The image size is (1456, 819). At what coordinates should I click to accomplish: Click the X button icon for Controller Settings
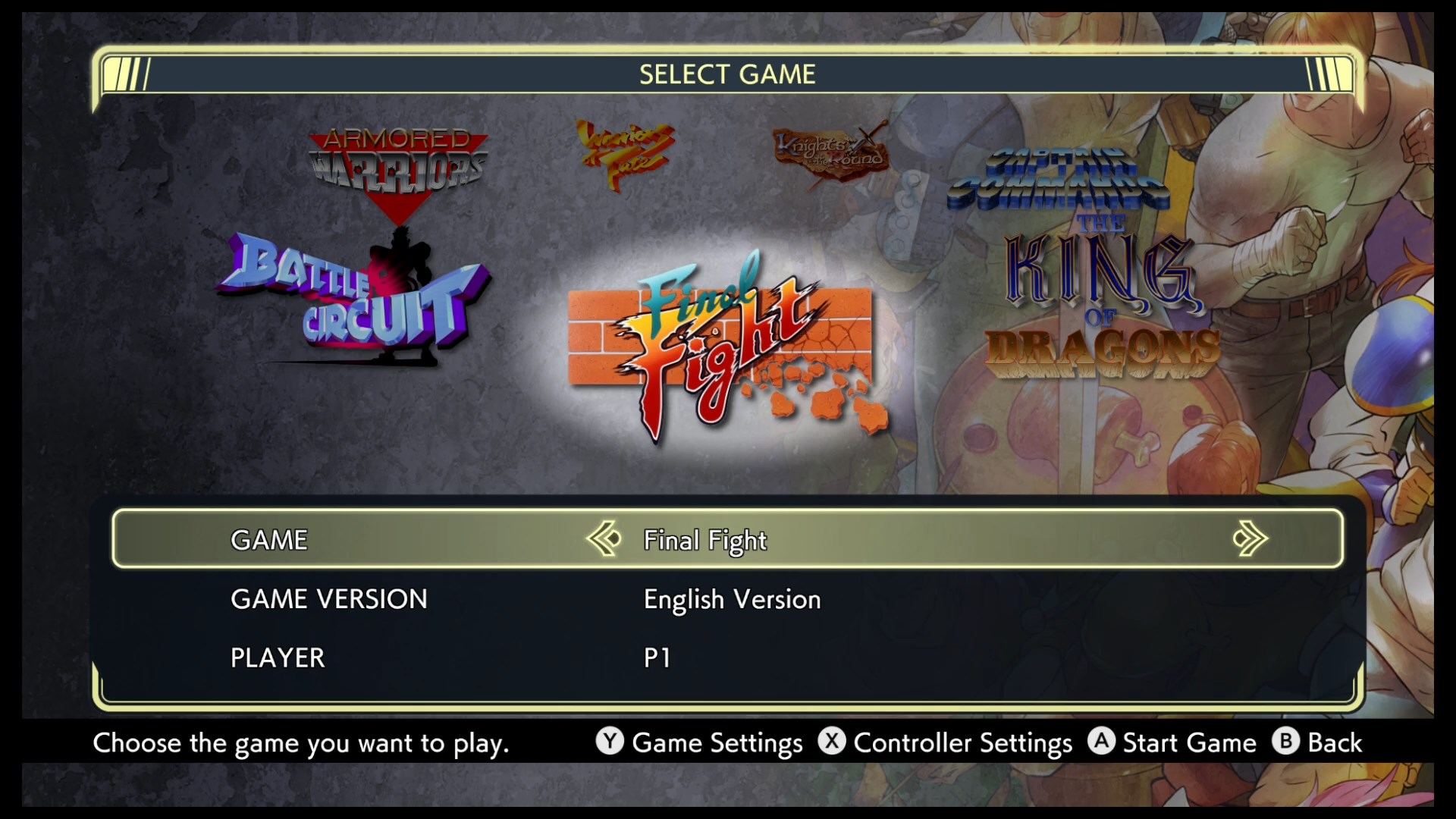pos(832,743)
